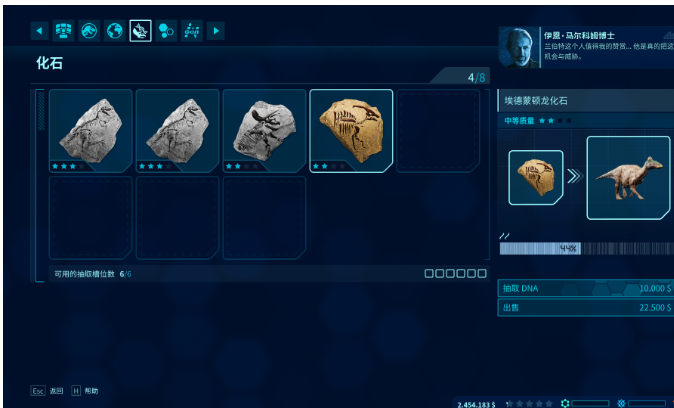Sell the fossil with the 出售 button
The image size is (674, 408).
click(x=585, y=308)
